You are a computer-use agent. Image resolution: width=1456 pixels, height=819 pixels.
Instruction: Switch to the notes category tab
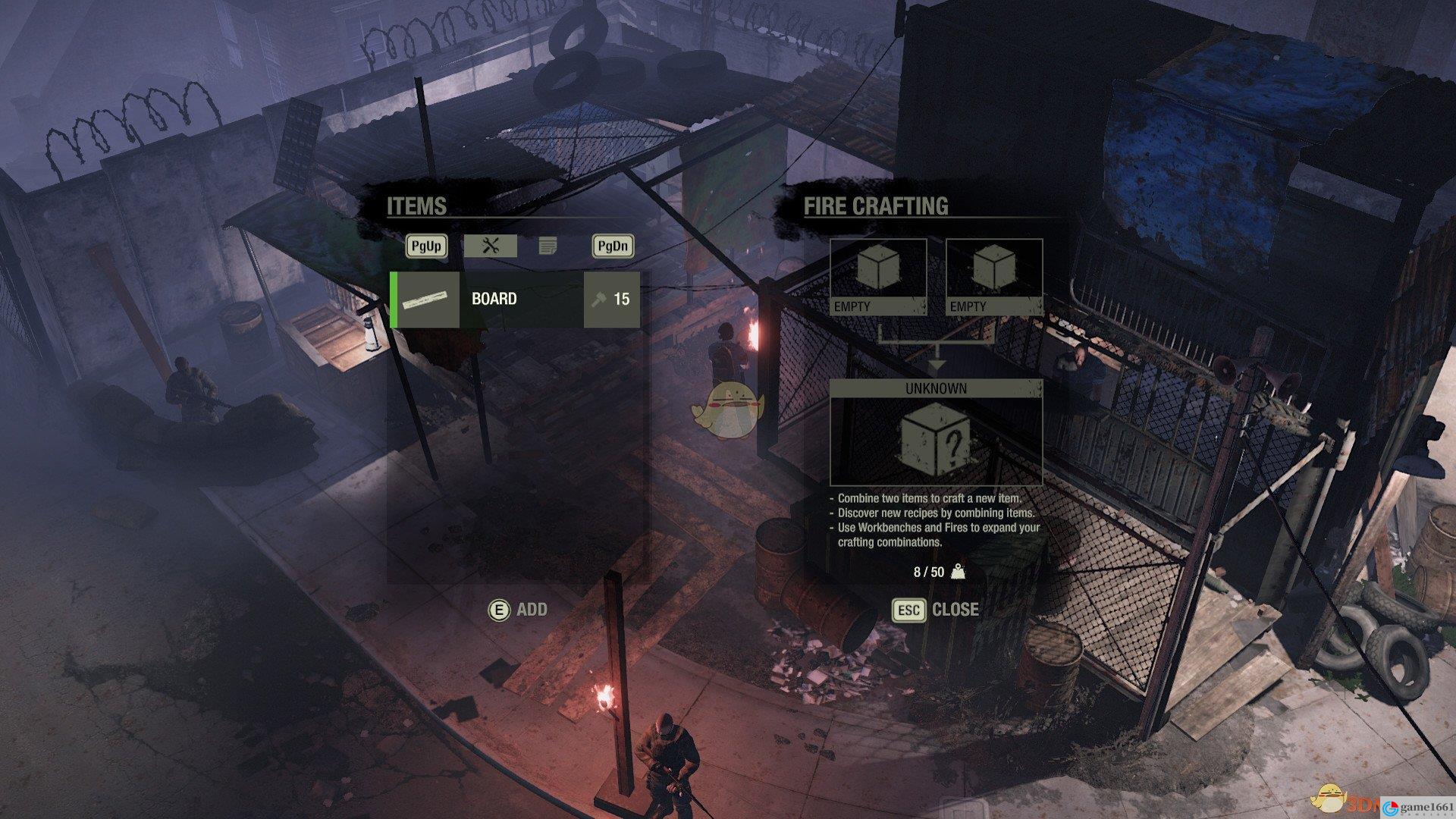(548, 246)
